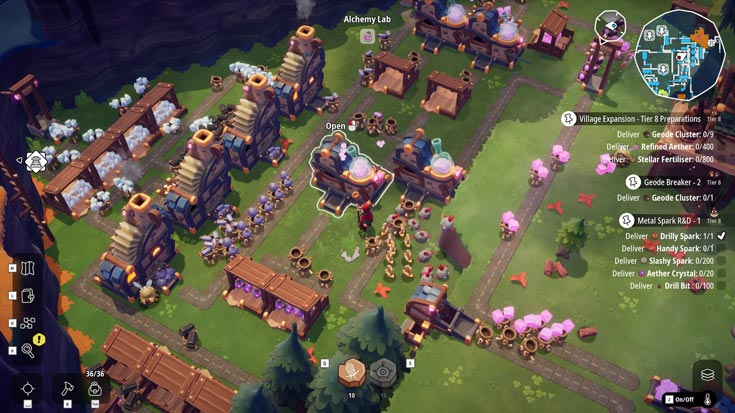Click the hexagonal compass icon beside minimap
This screenshot has width=735, height=413.
click(610, 26)
